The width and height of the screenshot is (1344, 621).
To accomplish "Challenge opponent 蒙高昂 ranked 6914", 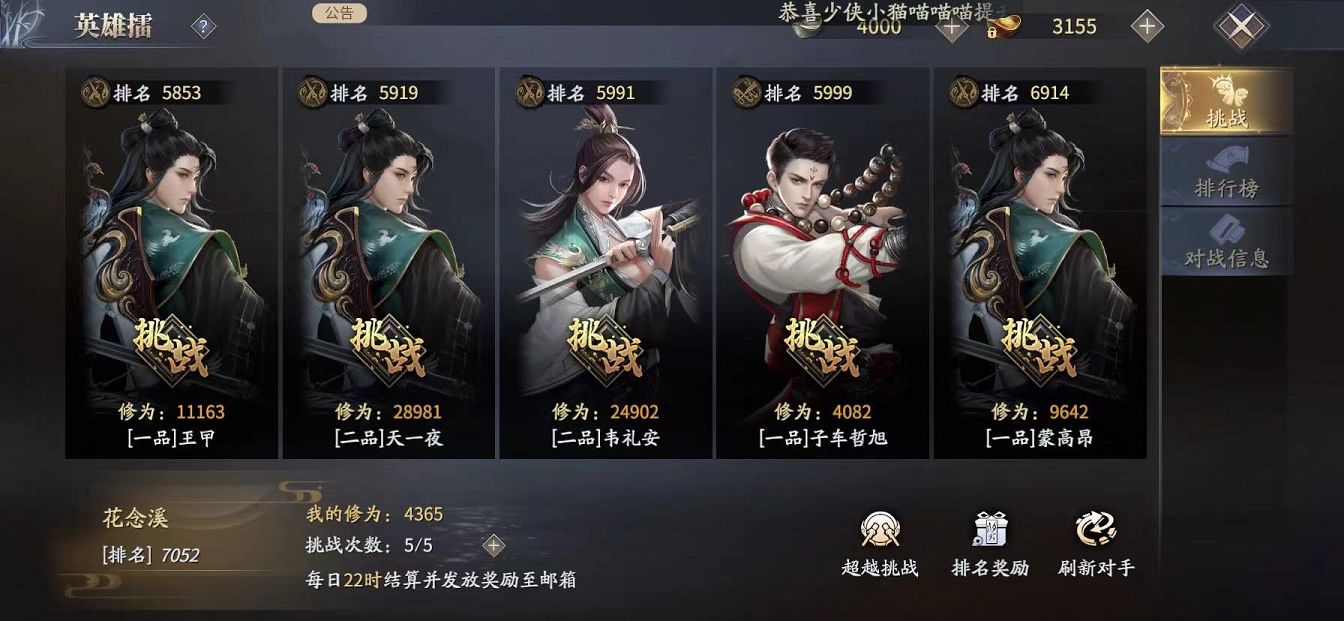I will [1039, 346].
